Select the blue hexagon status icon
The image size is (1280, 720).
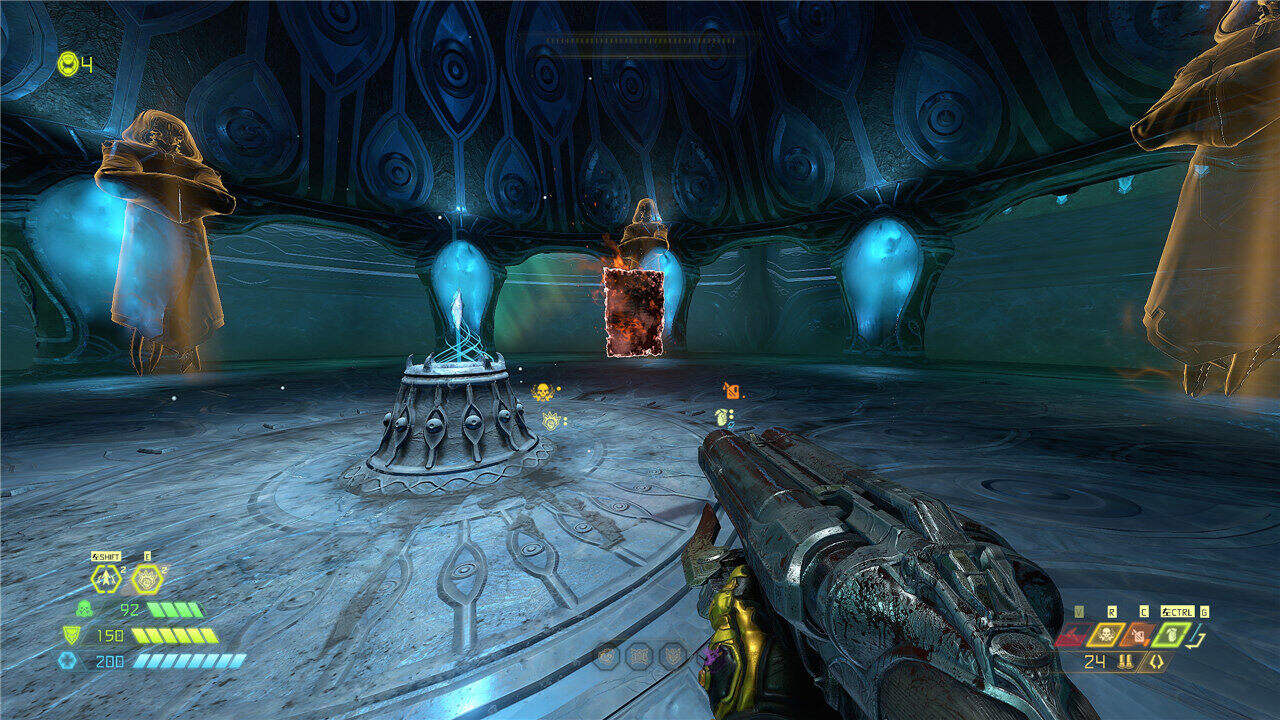(66, 660)
